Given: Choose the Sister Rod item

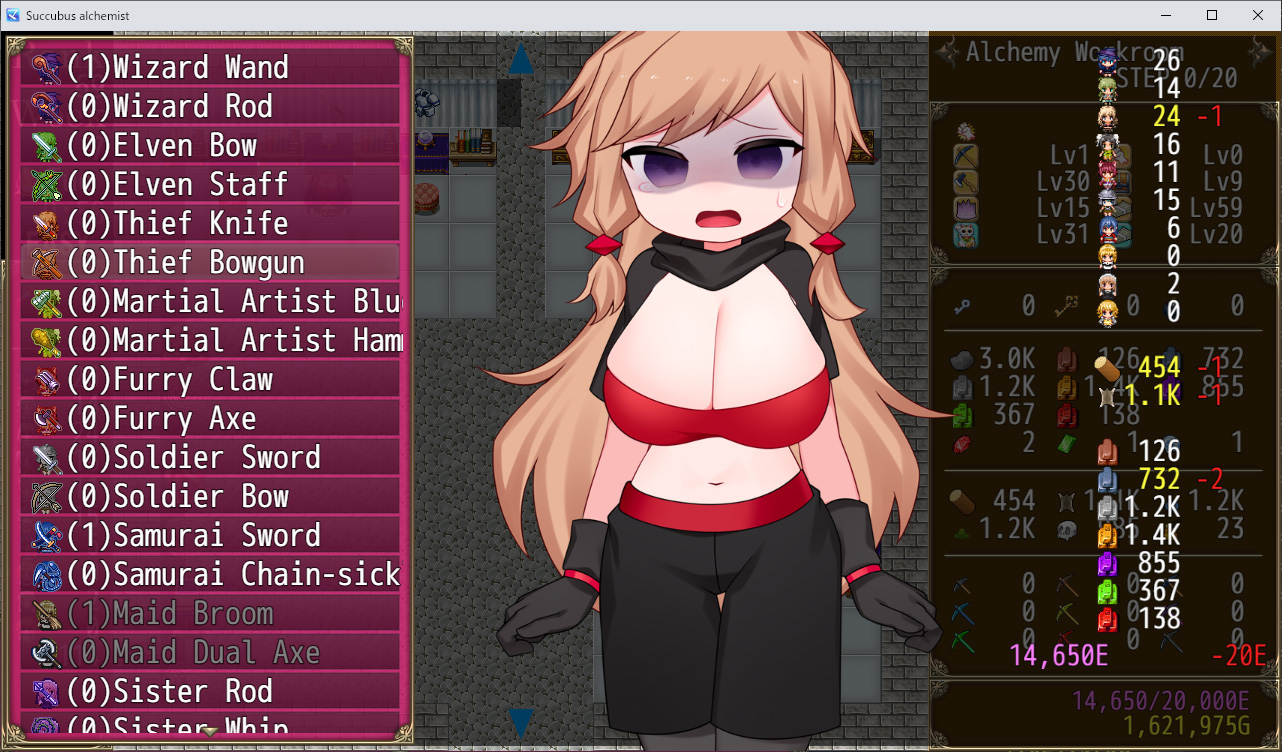Looking at the screenshot, I should coord(210,691).
